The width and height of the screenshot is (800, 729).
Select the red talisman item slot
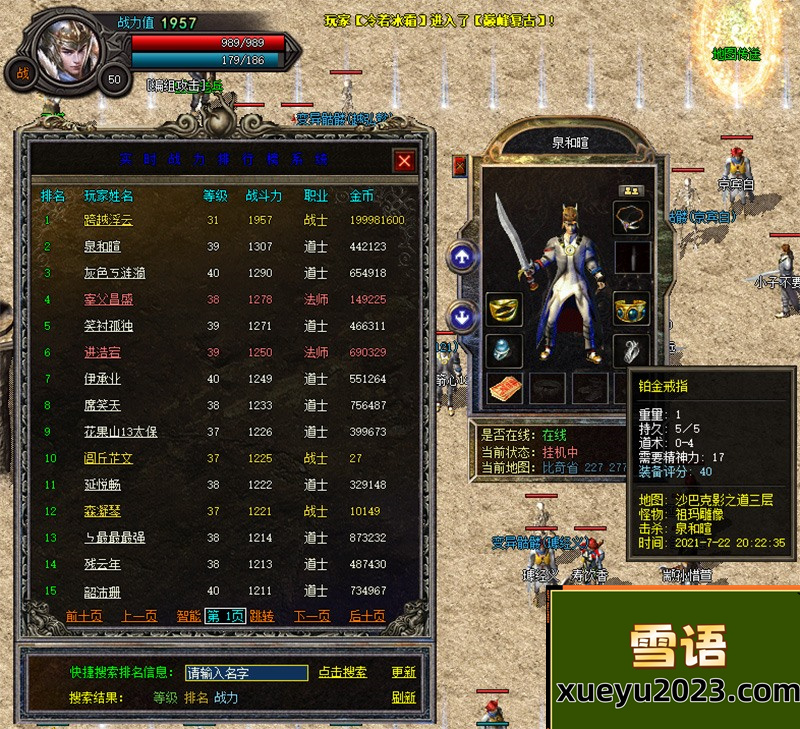[504, 387]
